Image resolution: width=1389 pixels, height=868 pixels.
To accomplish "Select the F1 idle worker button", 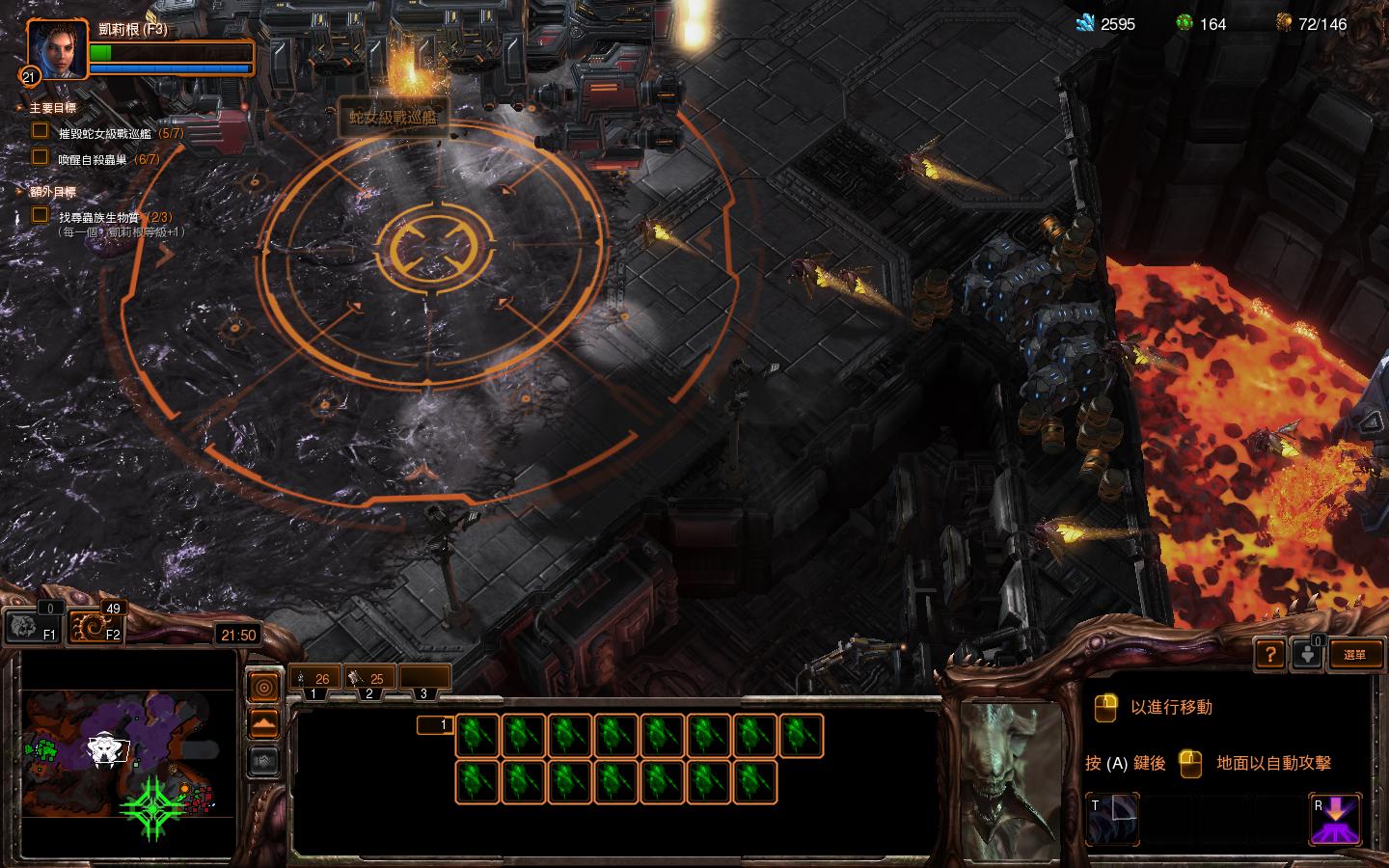I will click(x=35, y=626).
